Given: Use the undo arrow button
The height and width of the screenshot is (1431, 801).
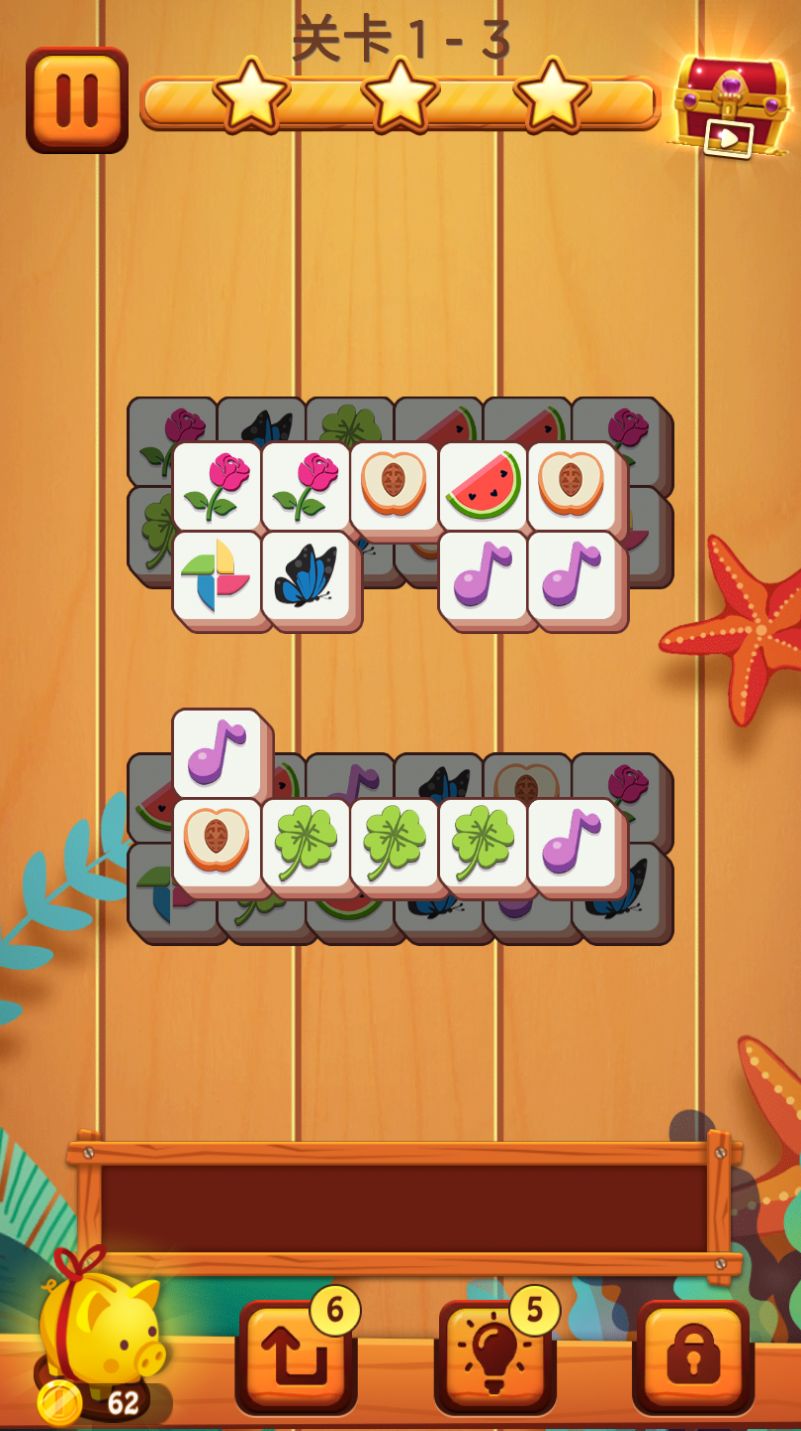Looking at the screenshot, I should pyautogui.click(x=296, y=1356).
